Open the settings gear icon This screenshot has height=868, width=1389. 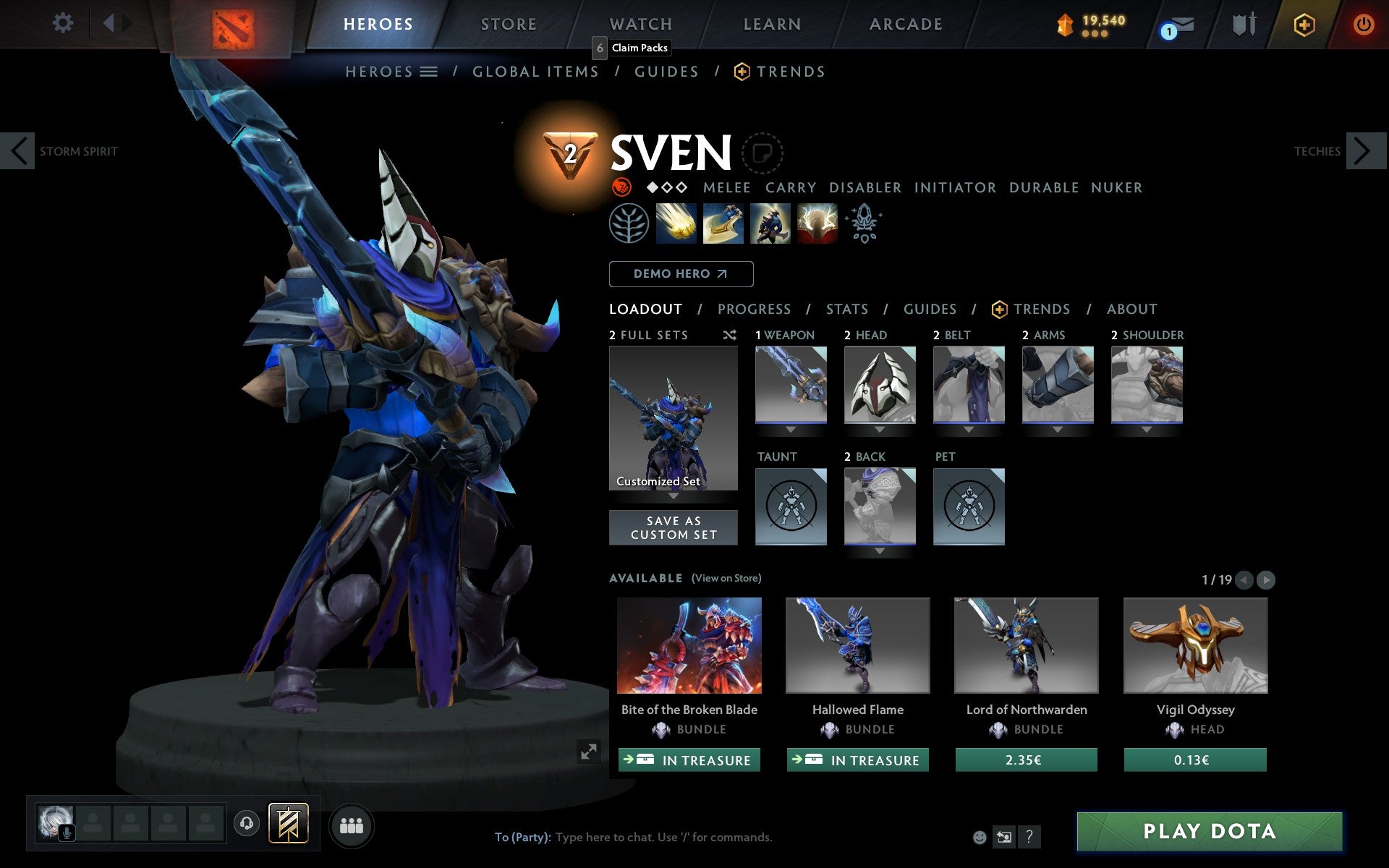[x=63, y=23]
